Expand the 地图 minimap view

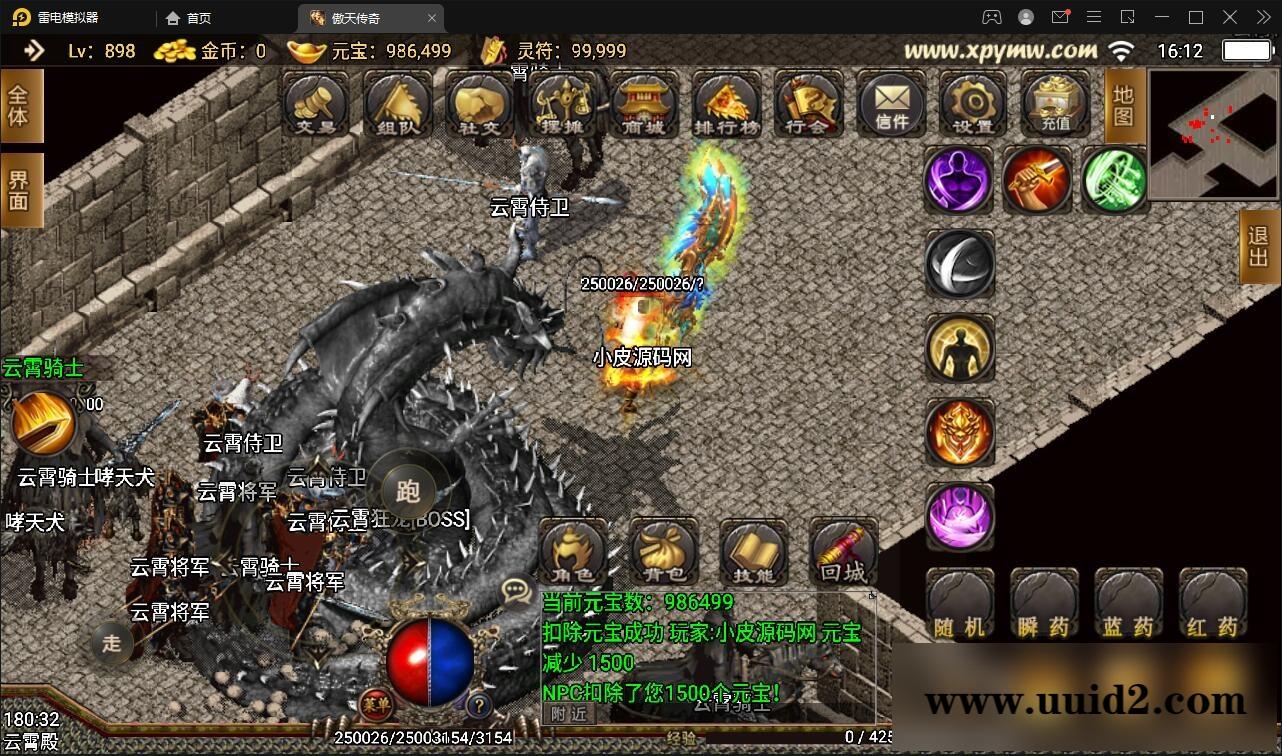point(1122,105)
